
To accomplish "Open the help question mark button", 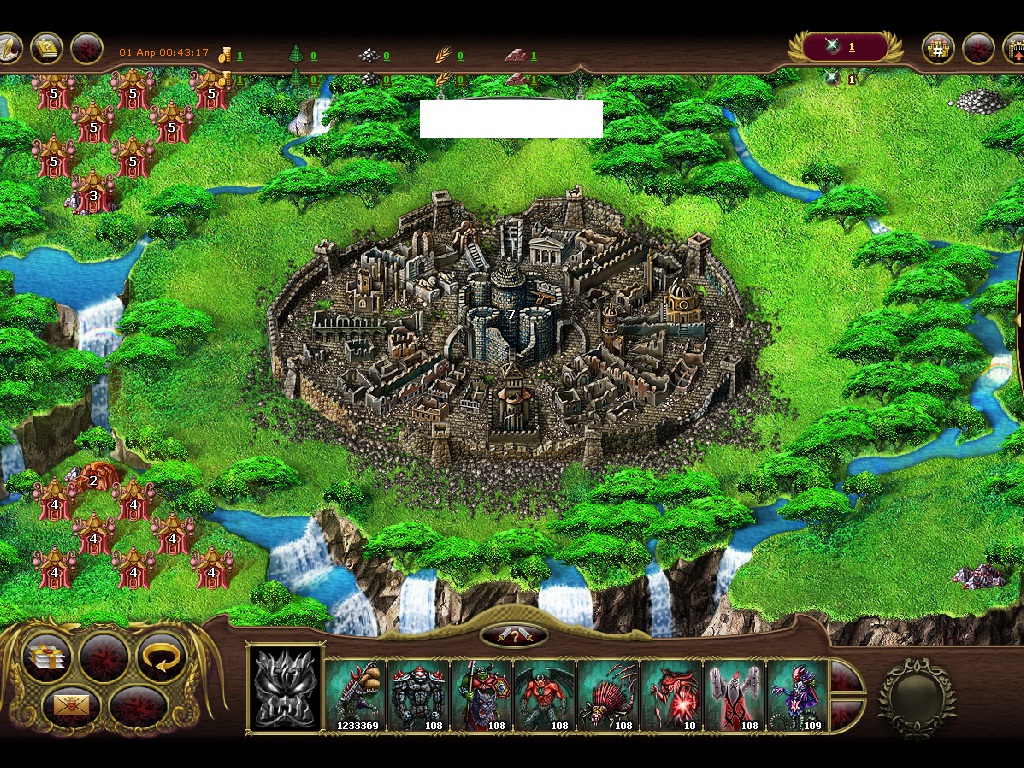I will click(x=514, y=636).
